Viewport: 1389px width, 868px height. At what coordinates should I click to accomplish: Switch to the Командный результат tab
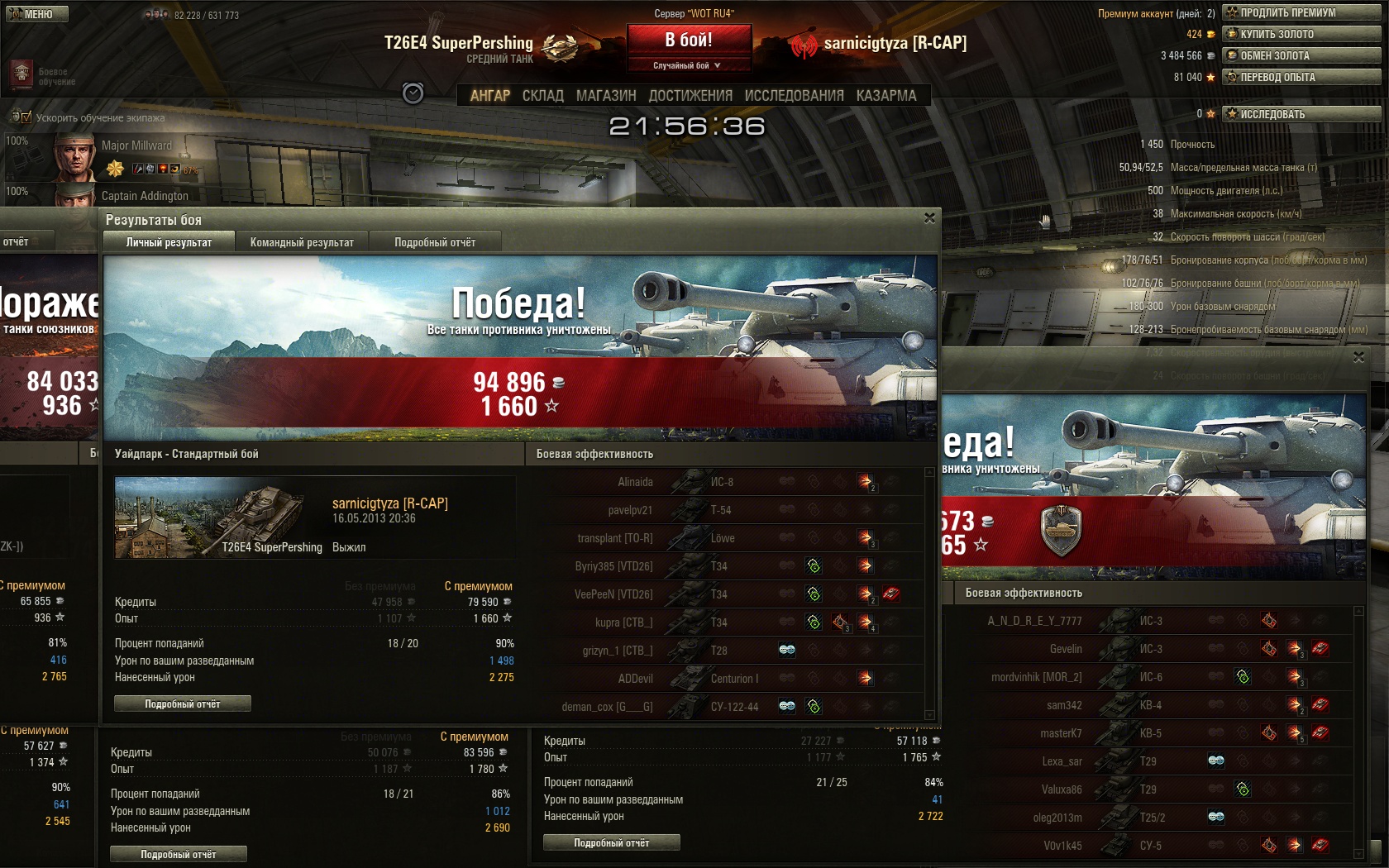[x=302, y=242]
